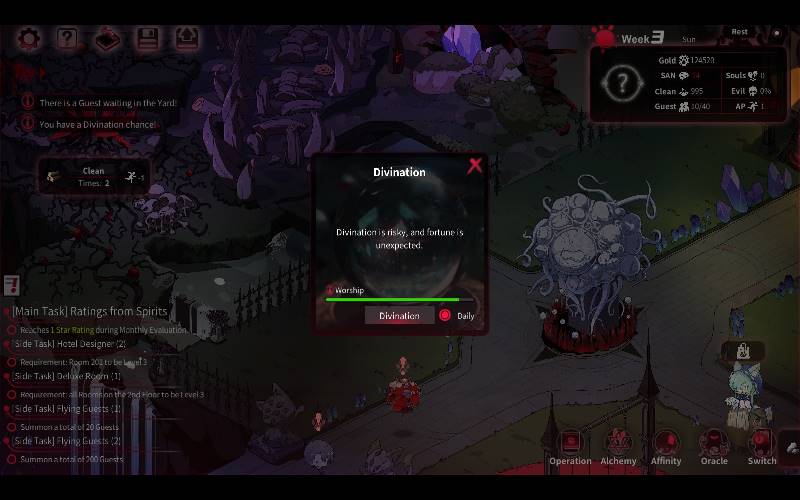Open the Alchemy menu
Viewport: 800px width, 500px height.
[x=618, y=446]
